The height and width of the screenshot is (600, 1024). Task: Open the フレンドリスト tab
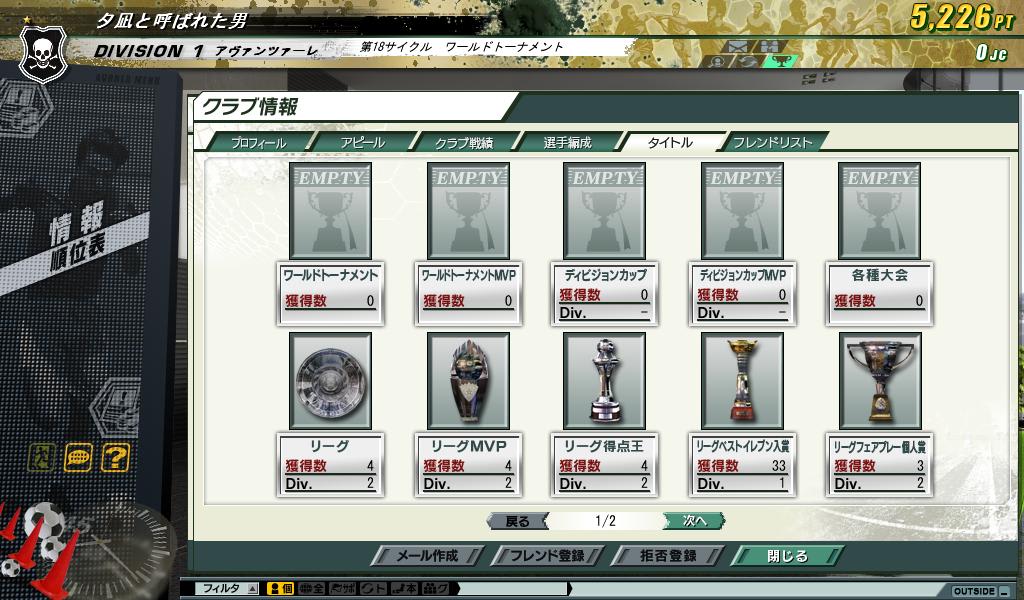pos(772,143)
